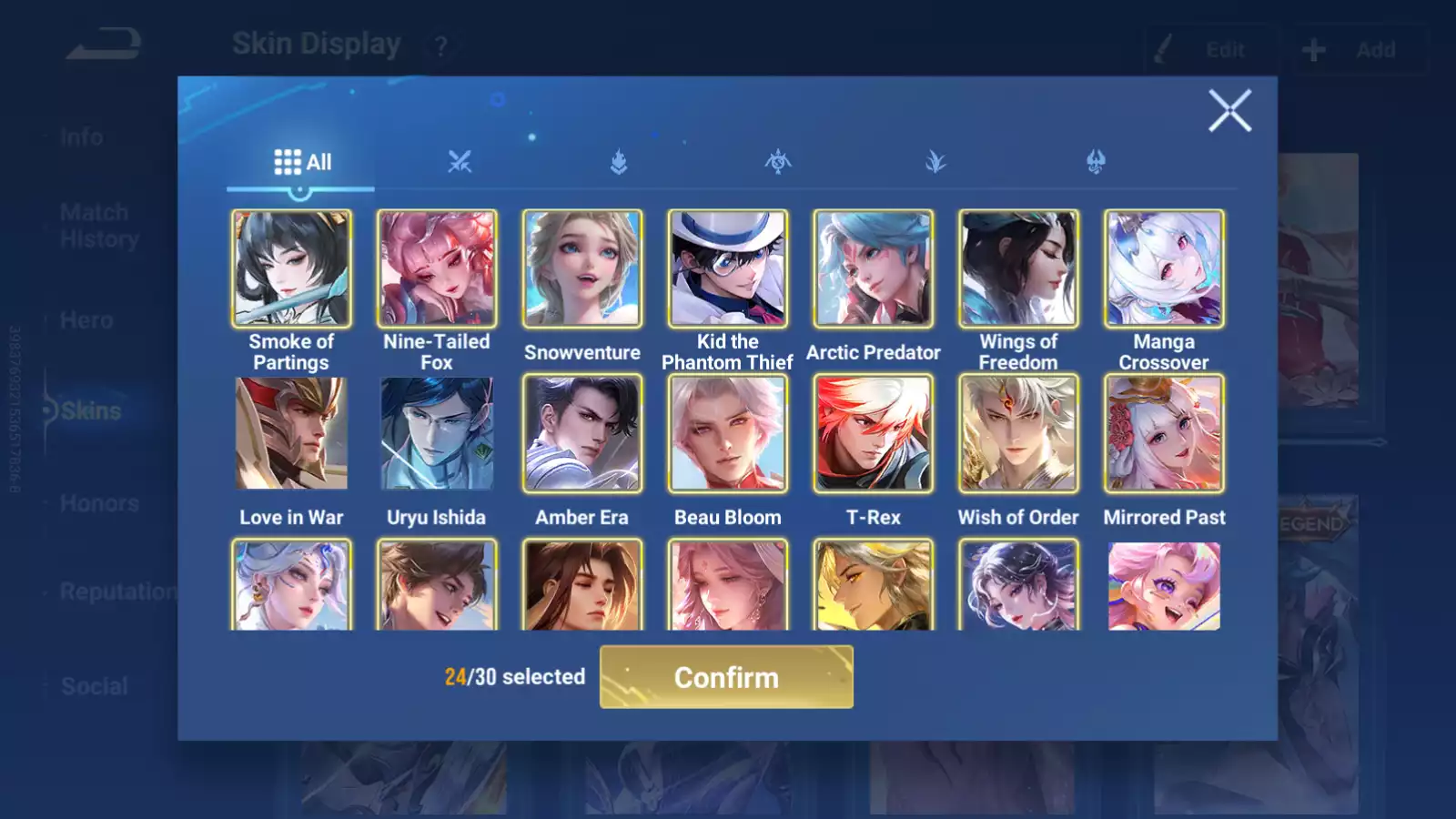Choose the Wings of Freedom skin

coord(1018,269)
